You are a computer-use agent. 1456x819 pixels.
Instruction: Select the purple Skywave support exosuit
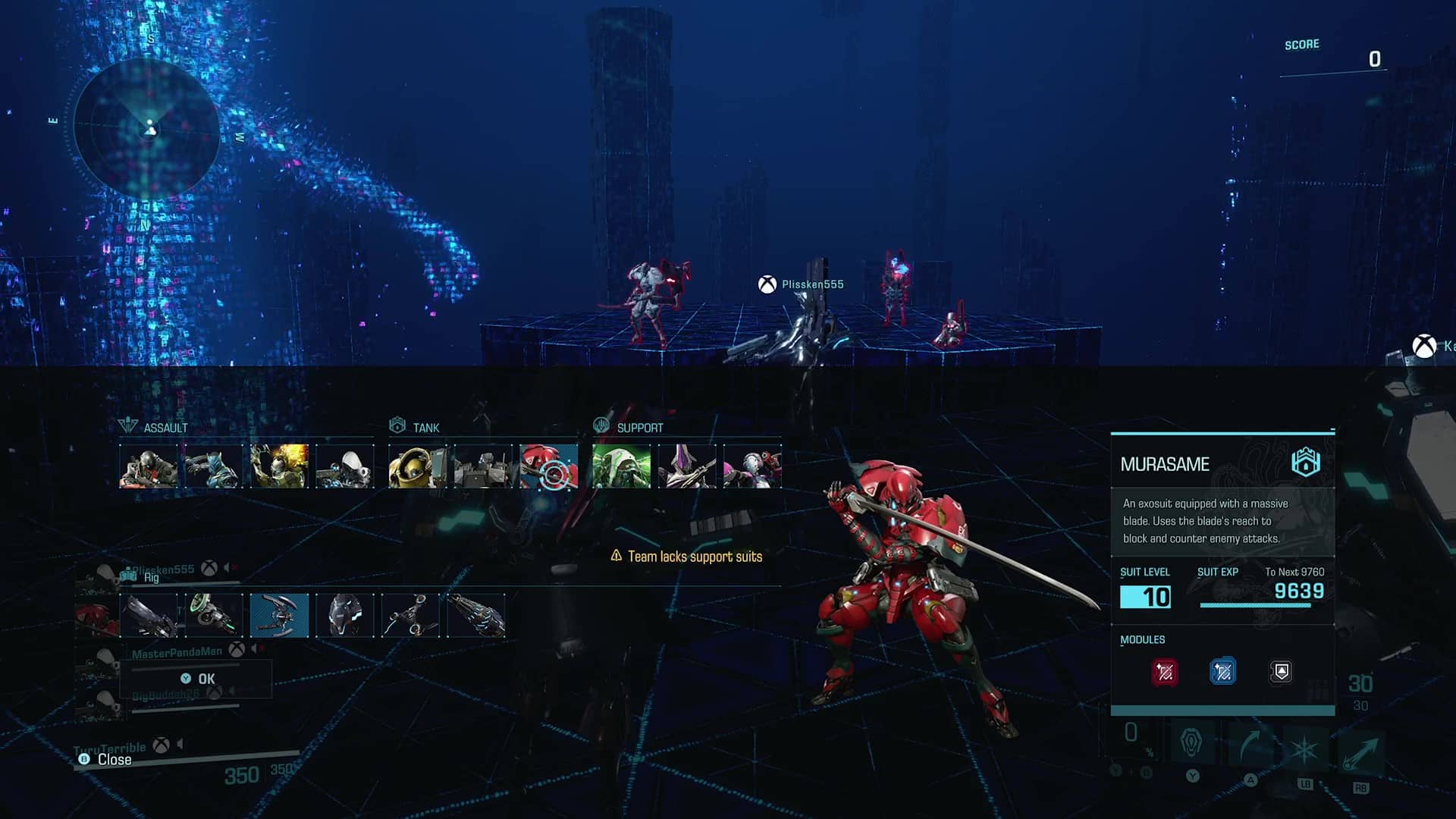[x=687, y=466]
